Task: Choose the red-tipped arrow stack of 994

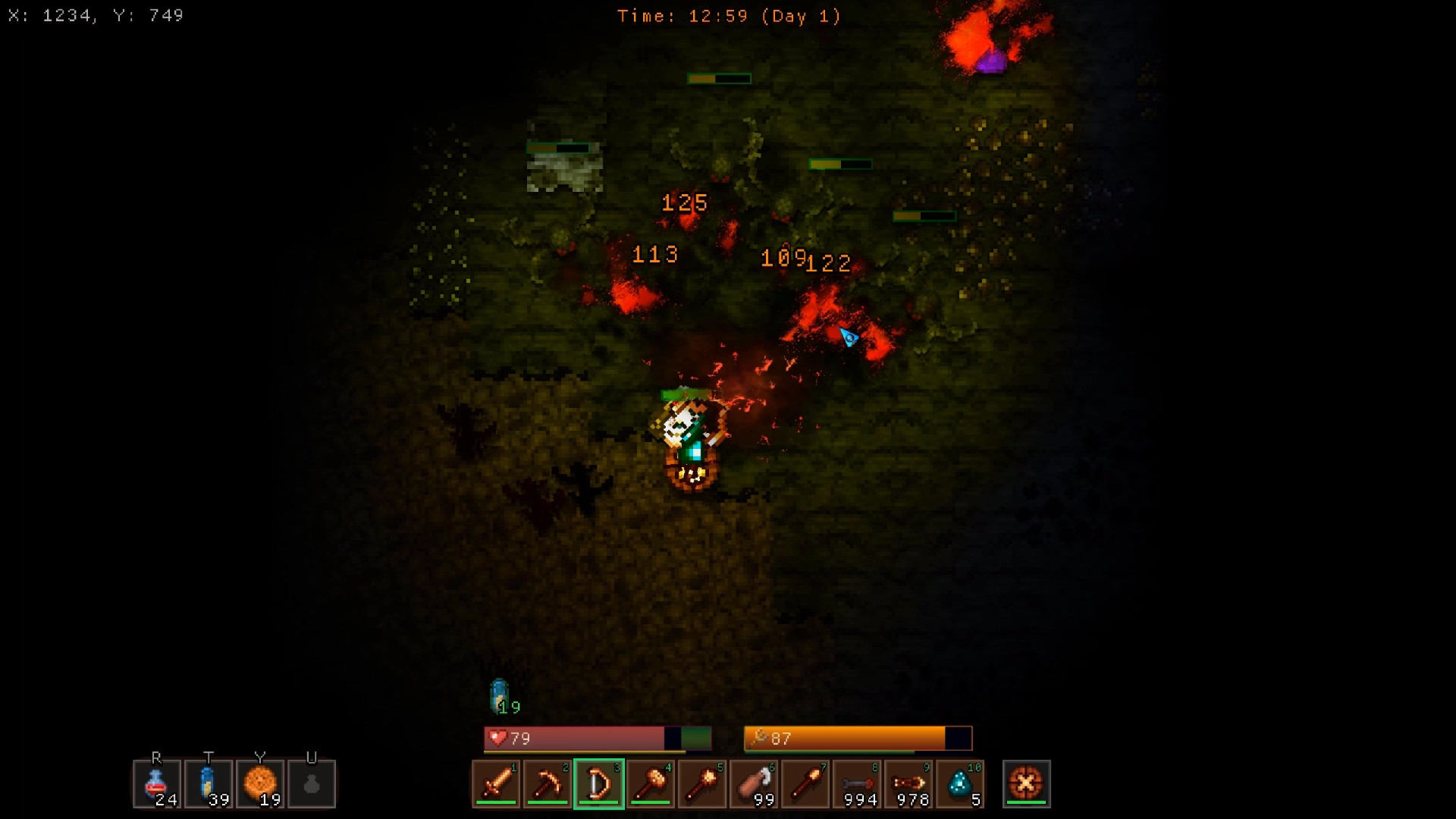Action: pyautogui.click(x=858, y=783)
